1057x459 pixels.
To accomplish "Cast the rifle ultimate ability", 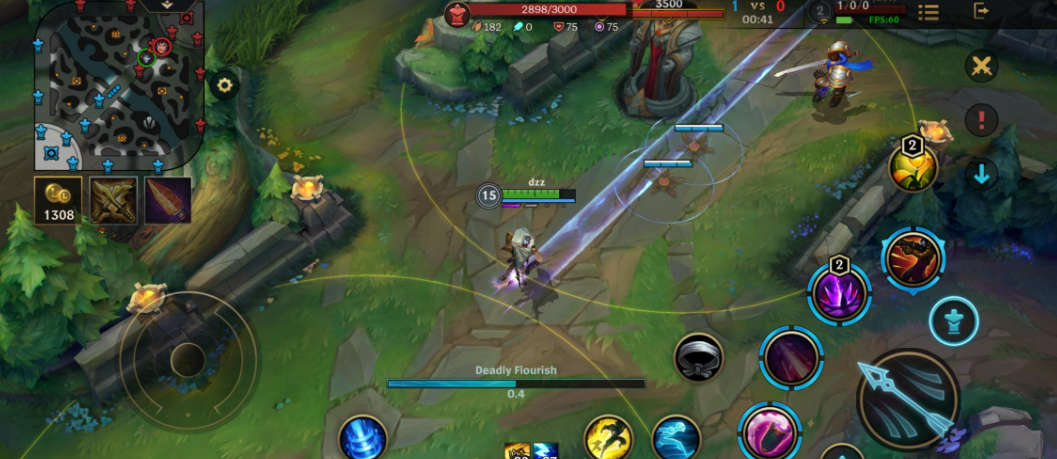I will (x=913, y=259).
